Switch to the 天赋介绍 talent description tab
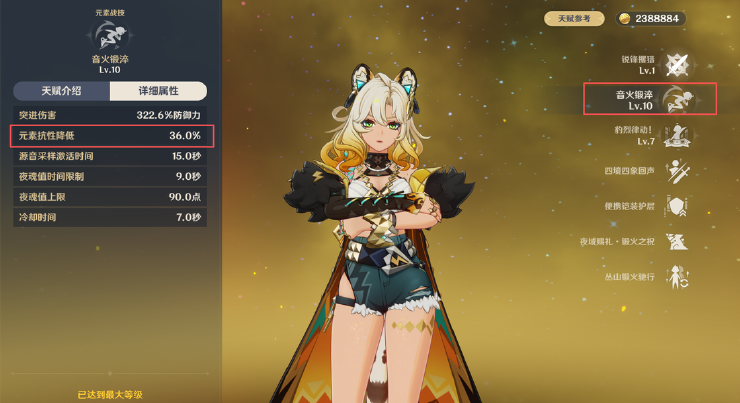 point(60,91)
